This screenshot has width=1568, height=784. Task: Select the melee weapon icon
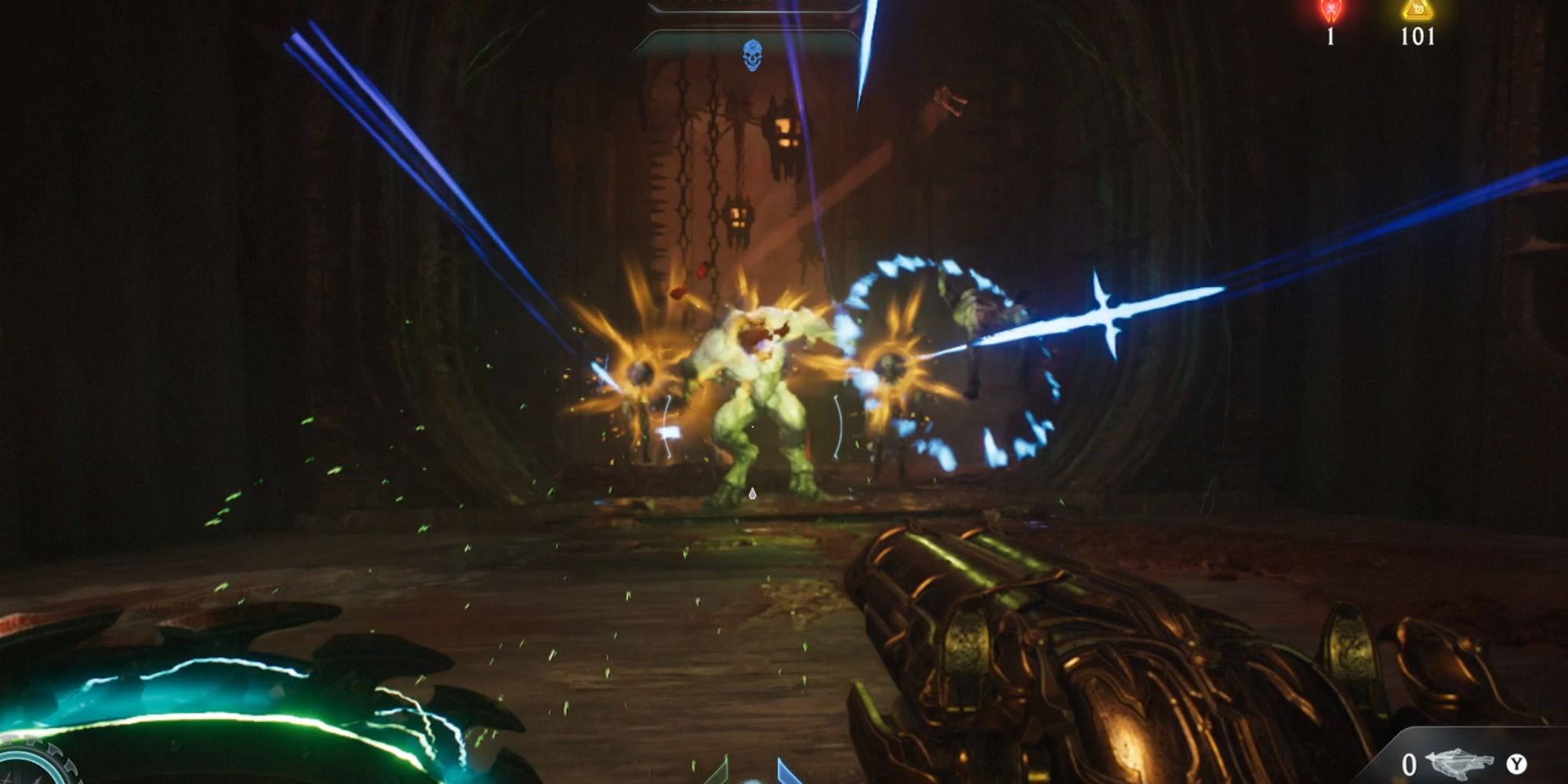point(1458,764)
